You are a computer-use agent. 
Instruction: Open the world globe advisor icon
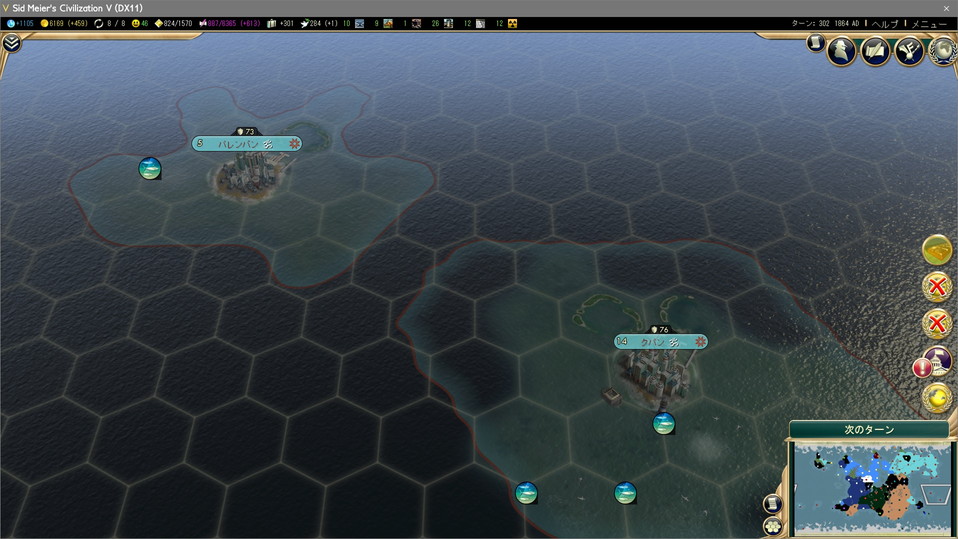tap(942, 50)
